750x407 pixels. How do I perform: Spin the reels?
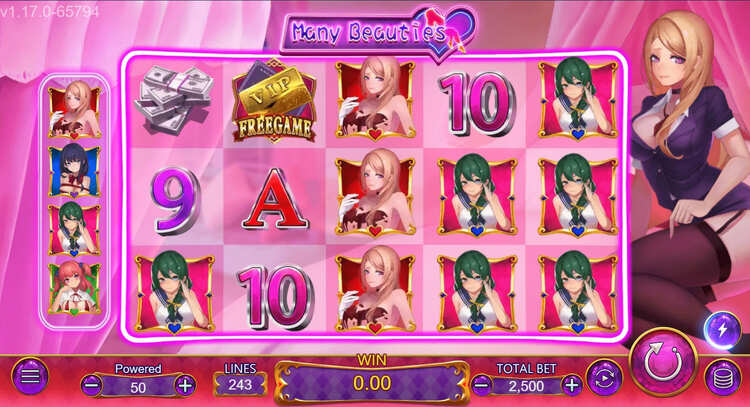[x=663, y=358]
